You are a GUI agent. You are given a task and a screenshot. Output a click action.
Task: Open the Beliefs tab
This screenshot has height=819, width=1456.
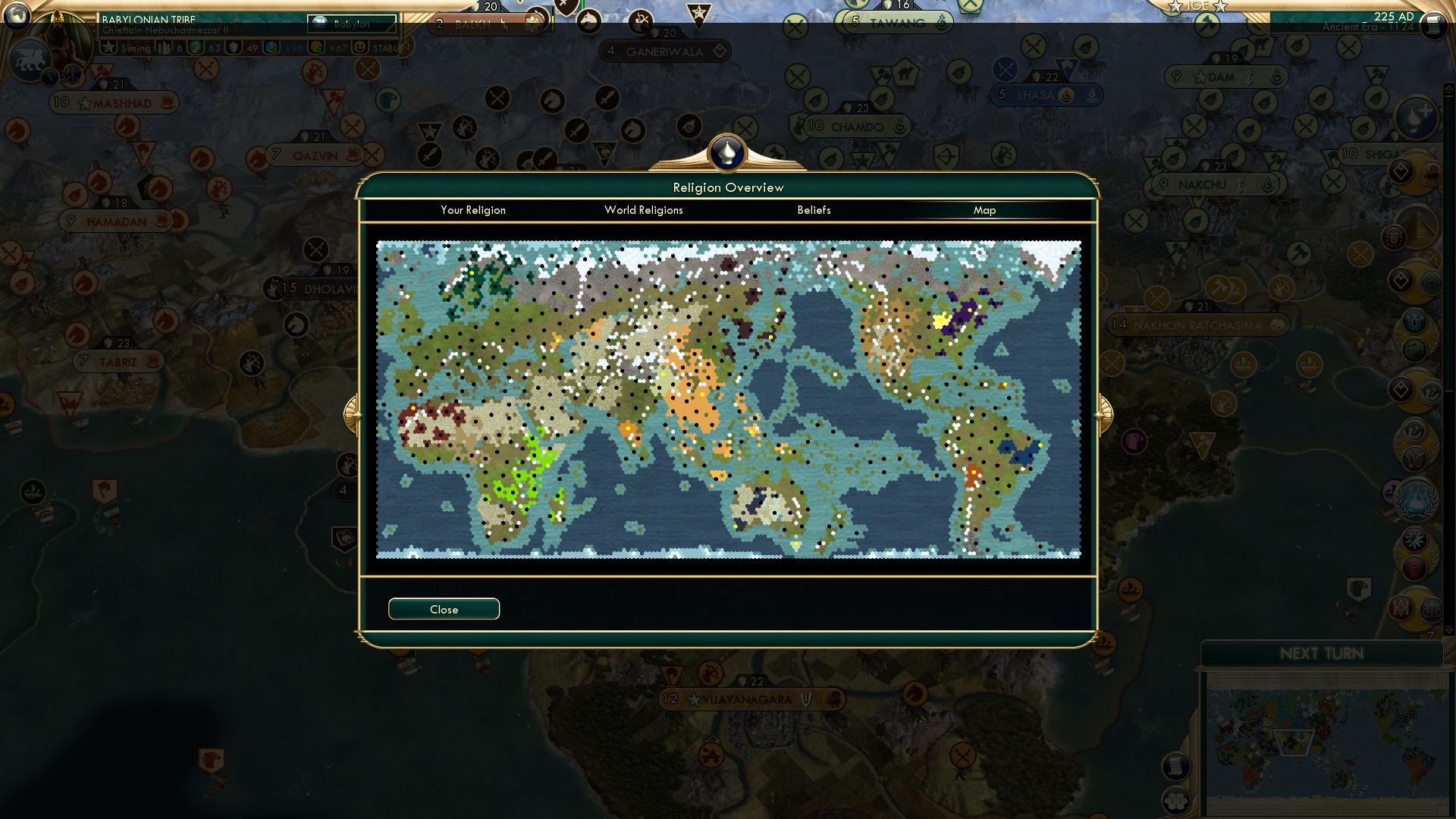[814, 210]
